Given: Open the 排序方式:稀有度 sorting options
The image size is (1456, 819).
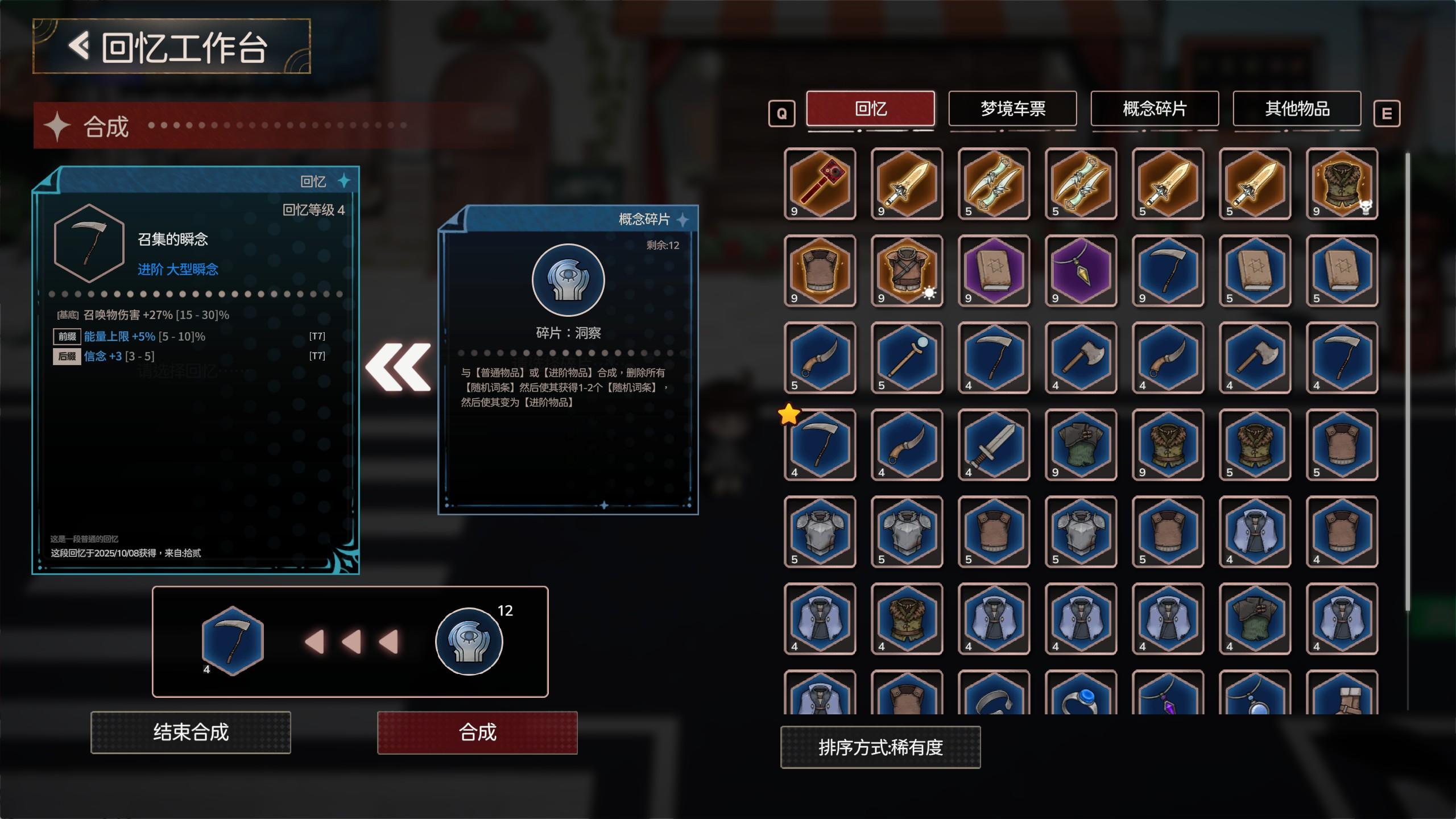Looking at the screenshot, I should tap(880, 748).
